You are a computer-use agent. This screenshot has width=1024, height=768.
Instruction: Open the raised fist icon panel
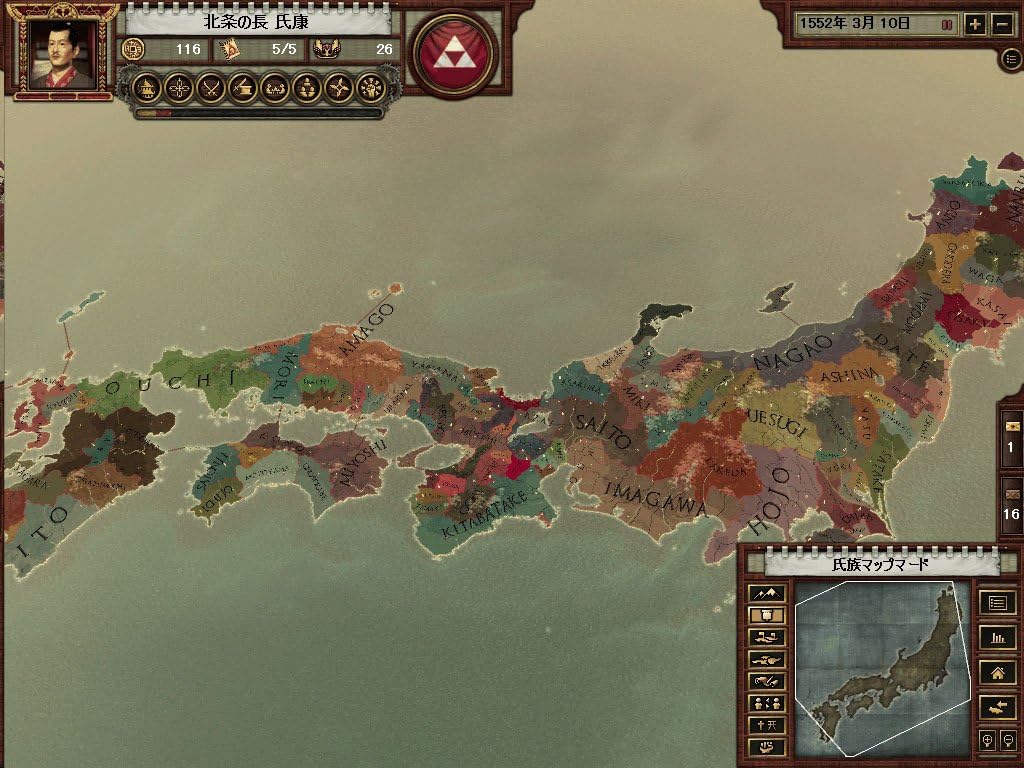371,88
